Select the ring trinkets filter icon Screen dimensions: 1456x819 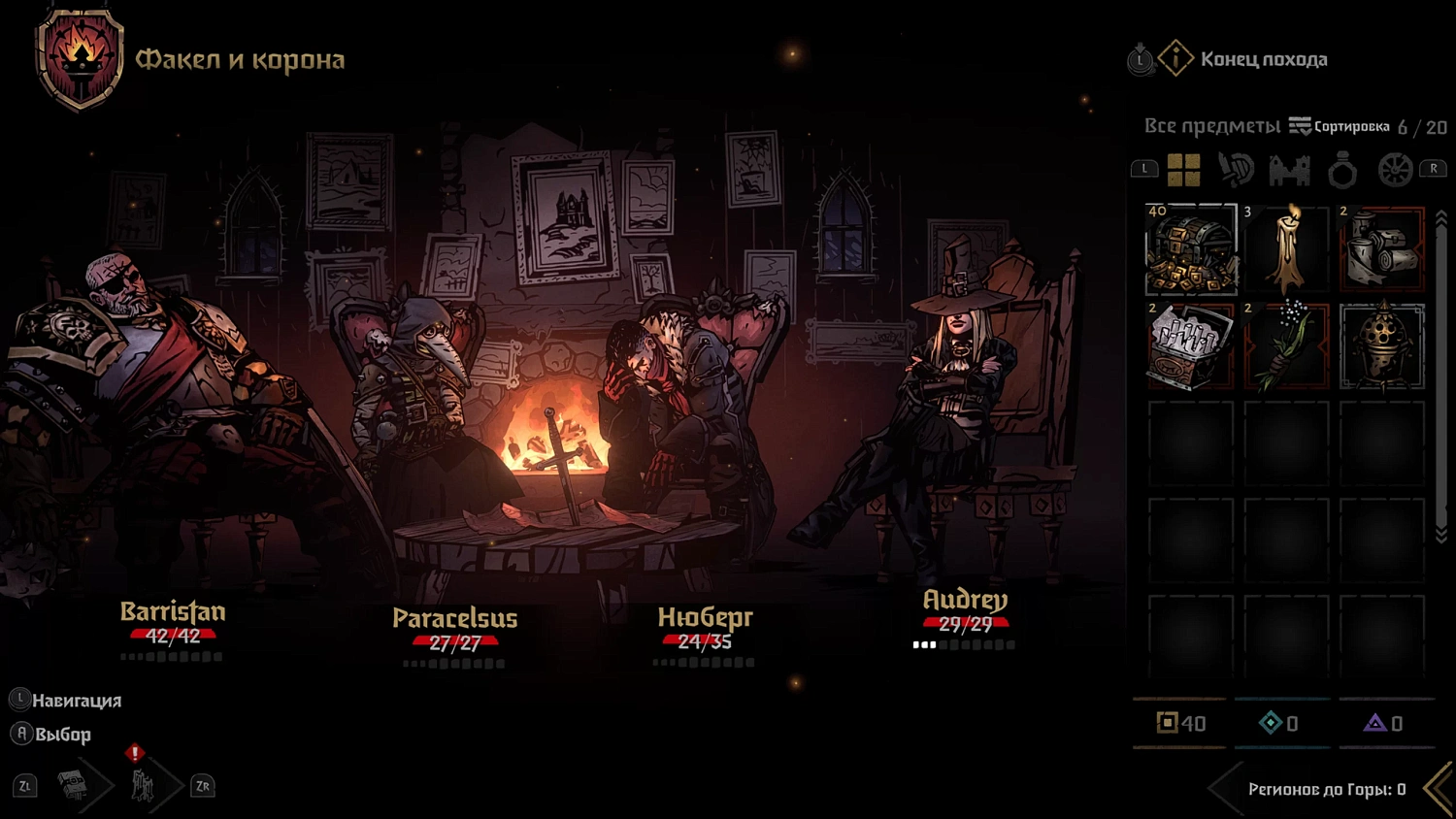[x=1343, y=170]
